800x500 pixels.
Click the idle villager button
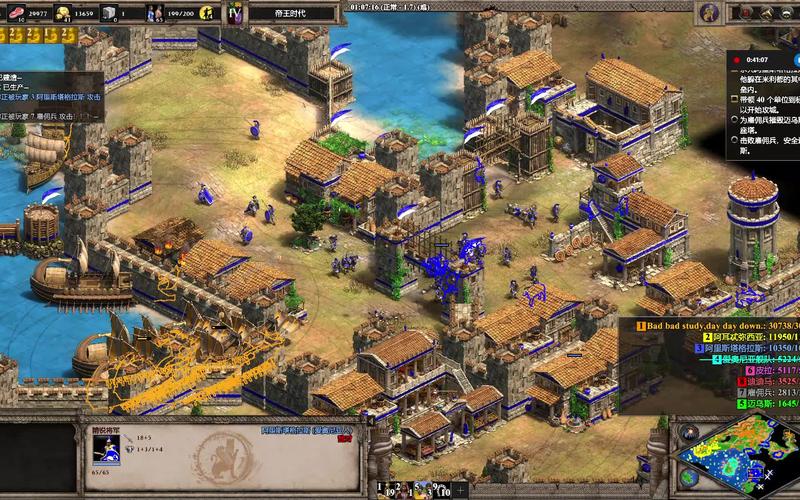(x=208, y=13)
